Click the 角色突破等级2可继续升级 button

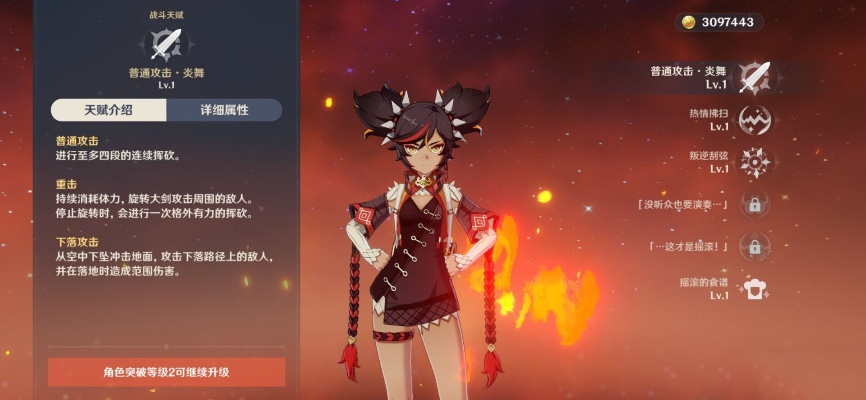[x=167, y=372]
